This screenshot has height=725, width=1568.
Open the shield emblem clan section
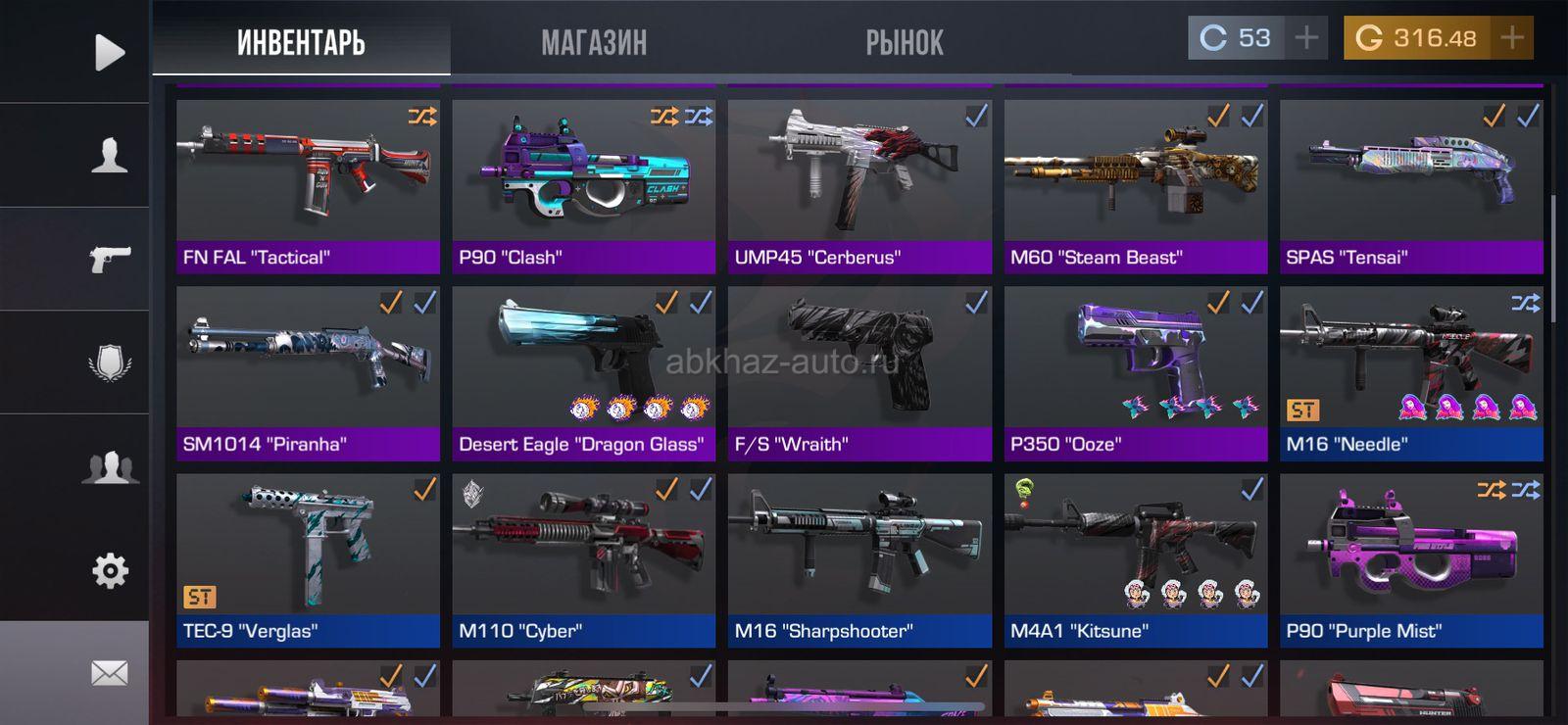[x=109, y=362]
